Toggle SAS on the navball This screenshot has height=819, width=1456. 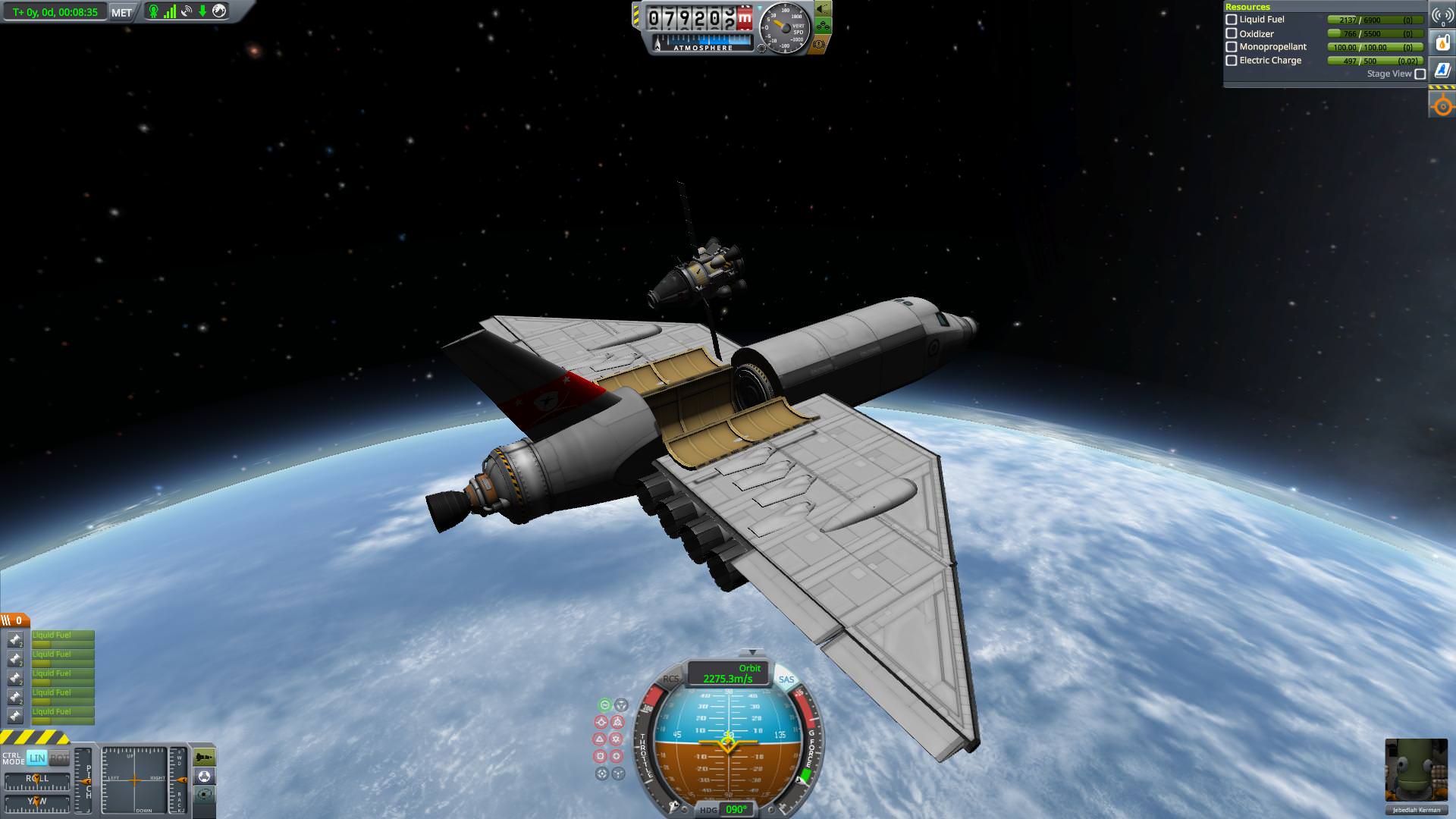[x=786, y=679]
